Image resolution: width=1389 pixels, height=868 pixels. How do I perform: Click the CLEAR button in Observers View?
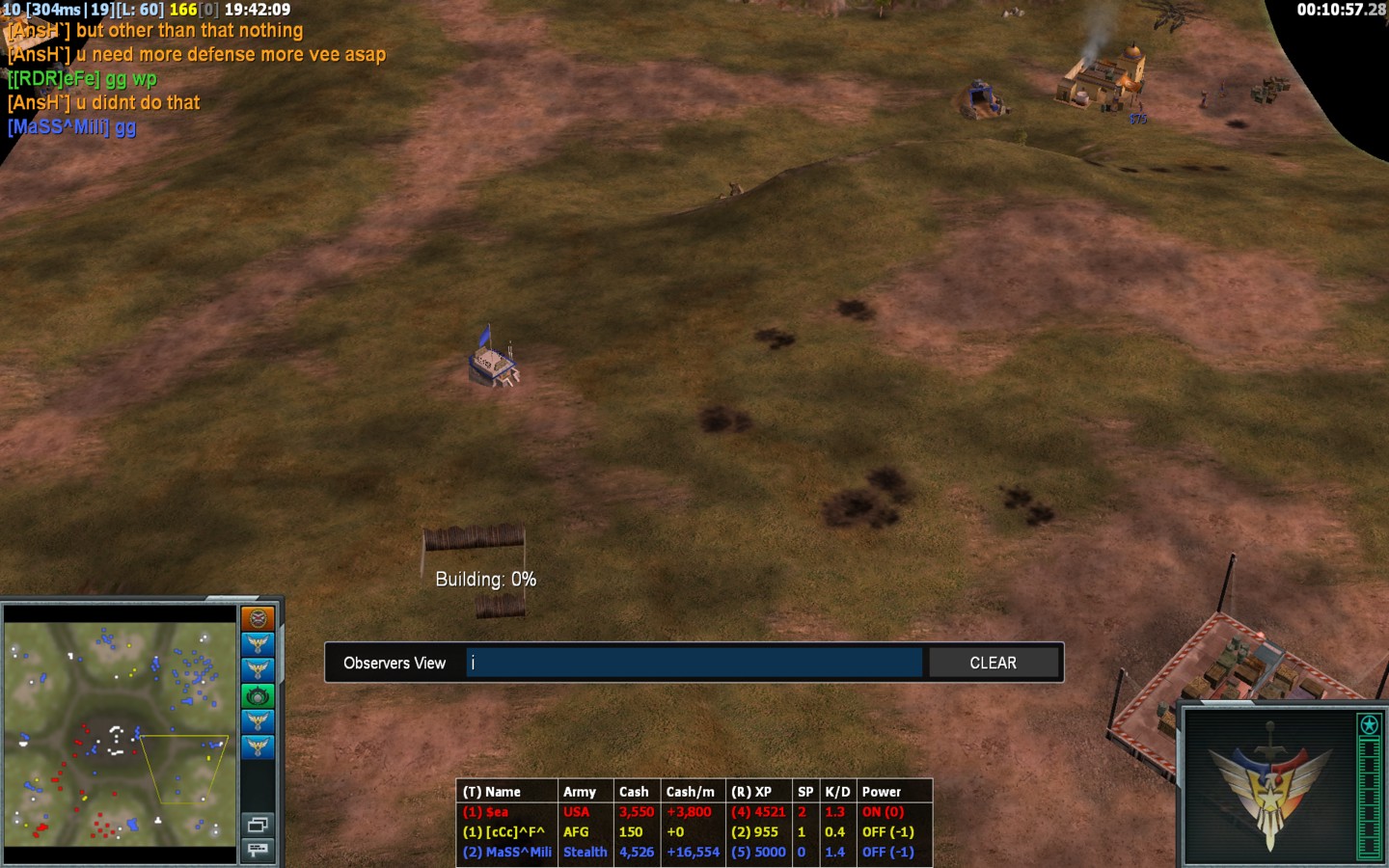[993, 664]
